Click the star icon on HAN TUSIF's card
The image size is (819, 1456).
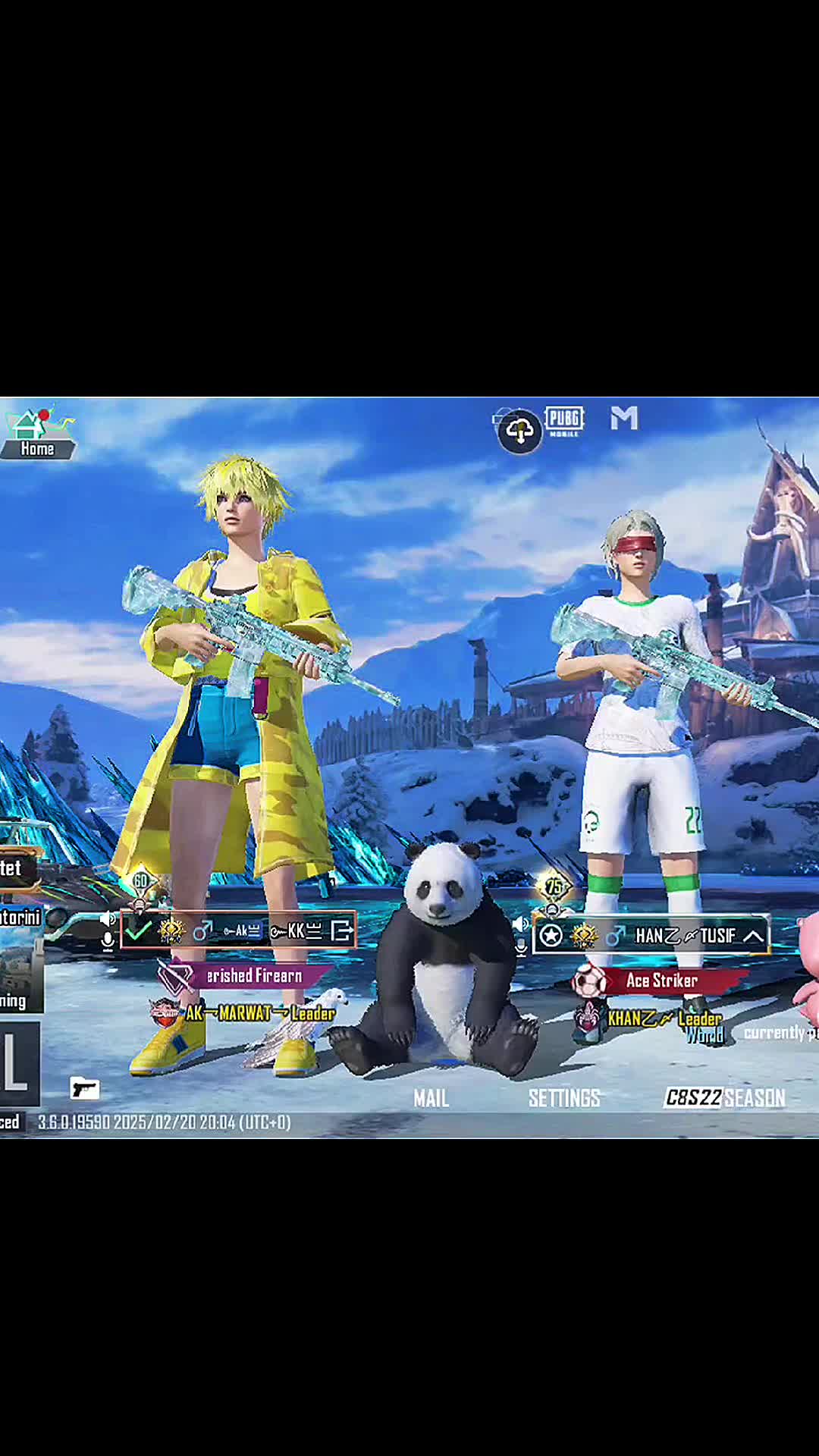pyautogui.click(x=551, y=937)
